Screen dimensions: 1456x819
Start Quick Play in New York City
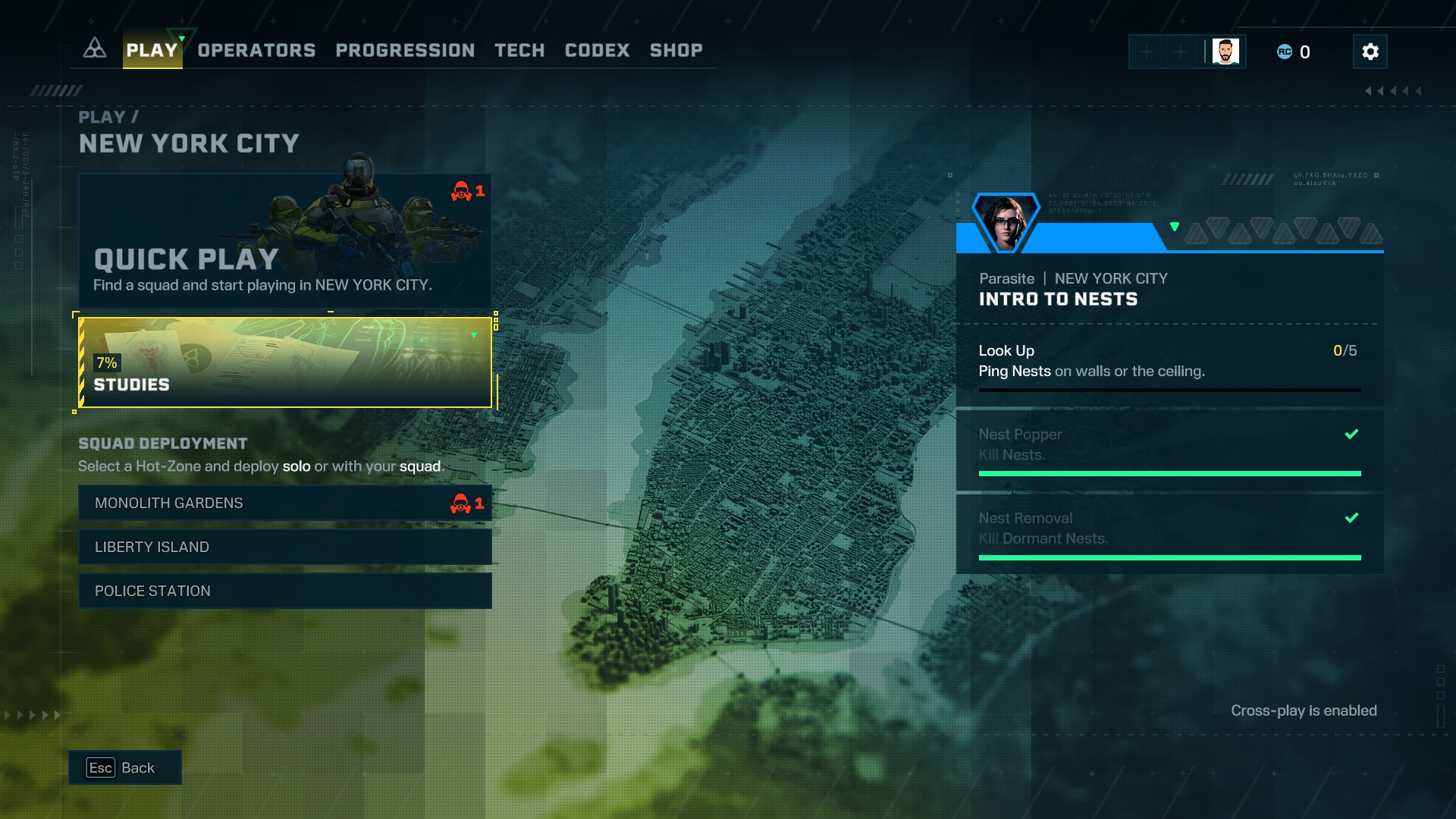(284, 241)
